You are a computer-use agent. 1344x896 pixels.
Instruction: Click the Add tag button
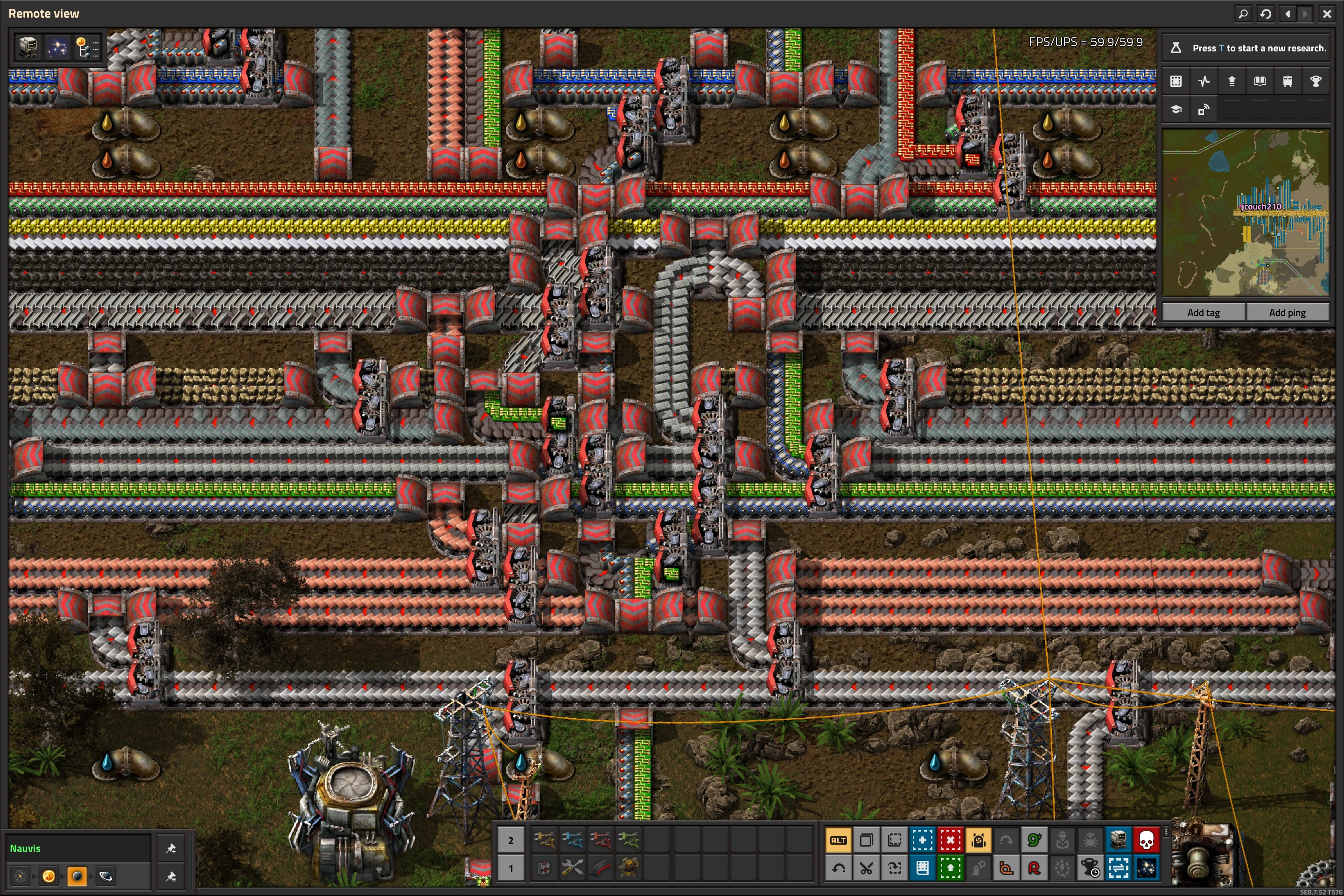pyautogui.click(x=1204, y=313)
